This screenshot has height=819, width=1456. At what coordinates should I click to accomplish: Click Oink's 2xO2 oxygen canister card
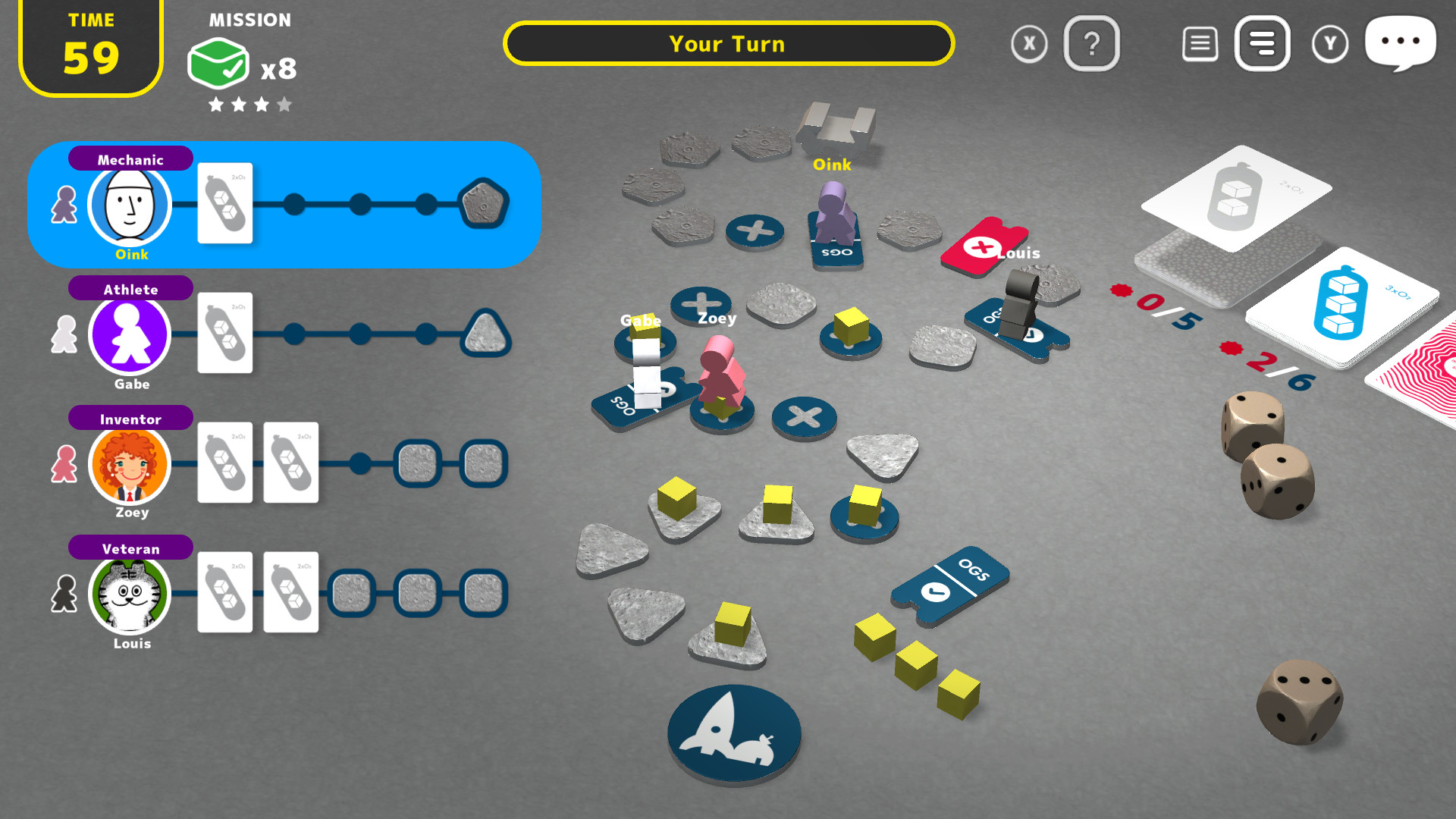click(224, 203)
